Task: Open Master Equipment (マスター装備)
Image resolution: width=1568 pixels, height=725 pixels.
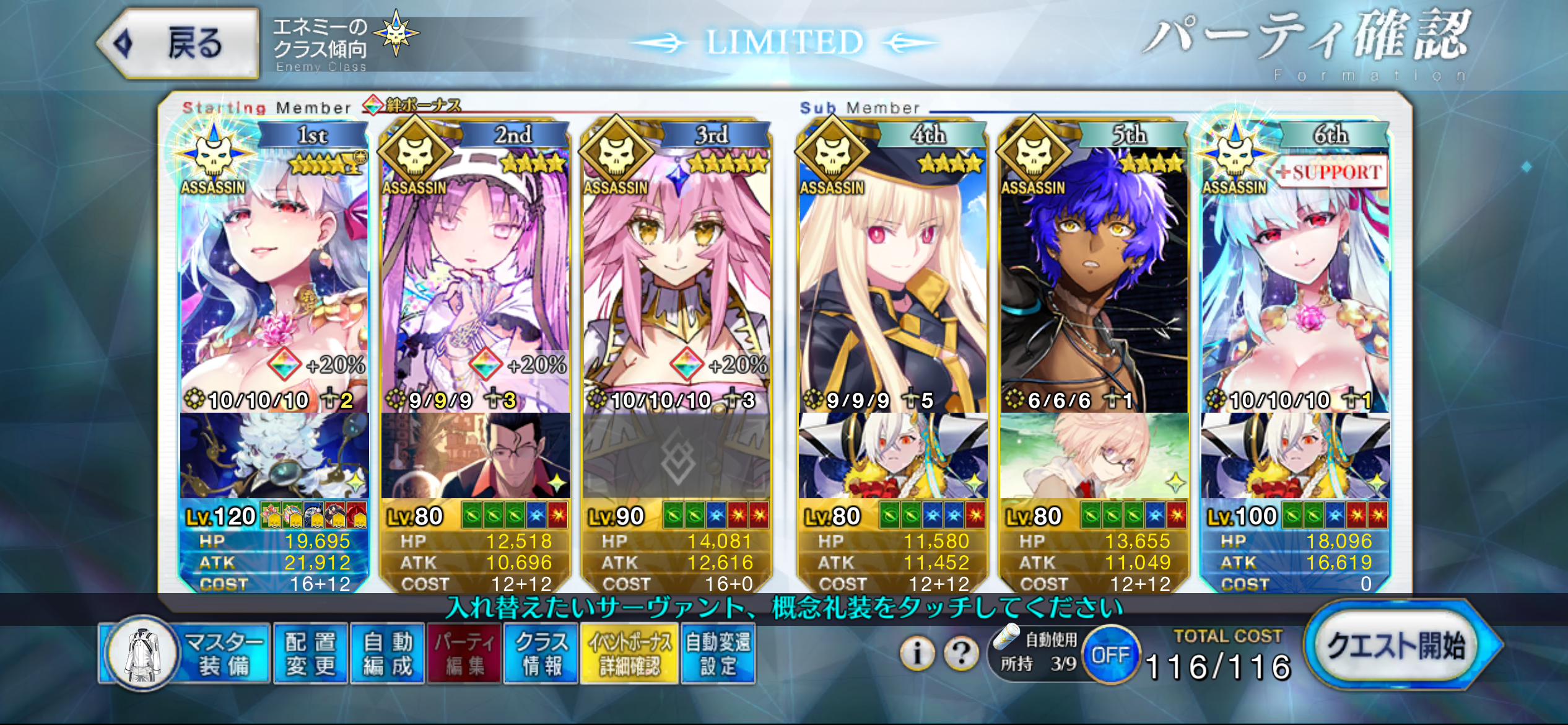Action: click(x=186, y=654)
